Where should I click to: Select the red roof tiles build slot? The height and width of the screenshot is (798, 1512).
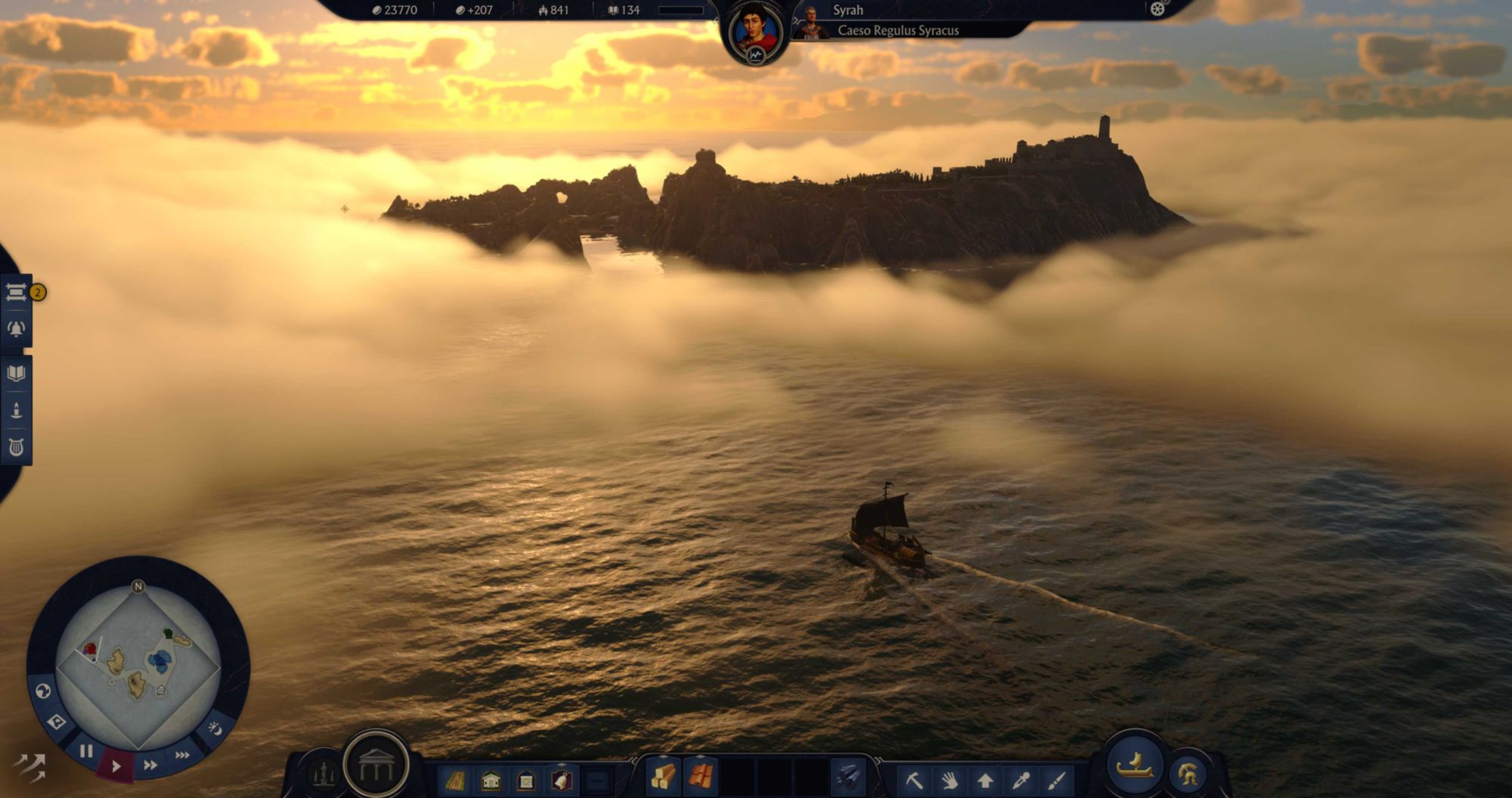pyautogui.click(x=700, y=778)
